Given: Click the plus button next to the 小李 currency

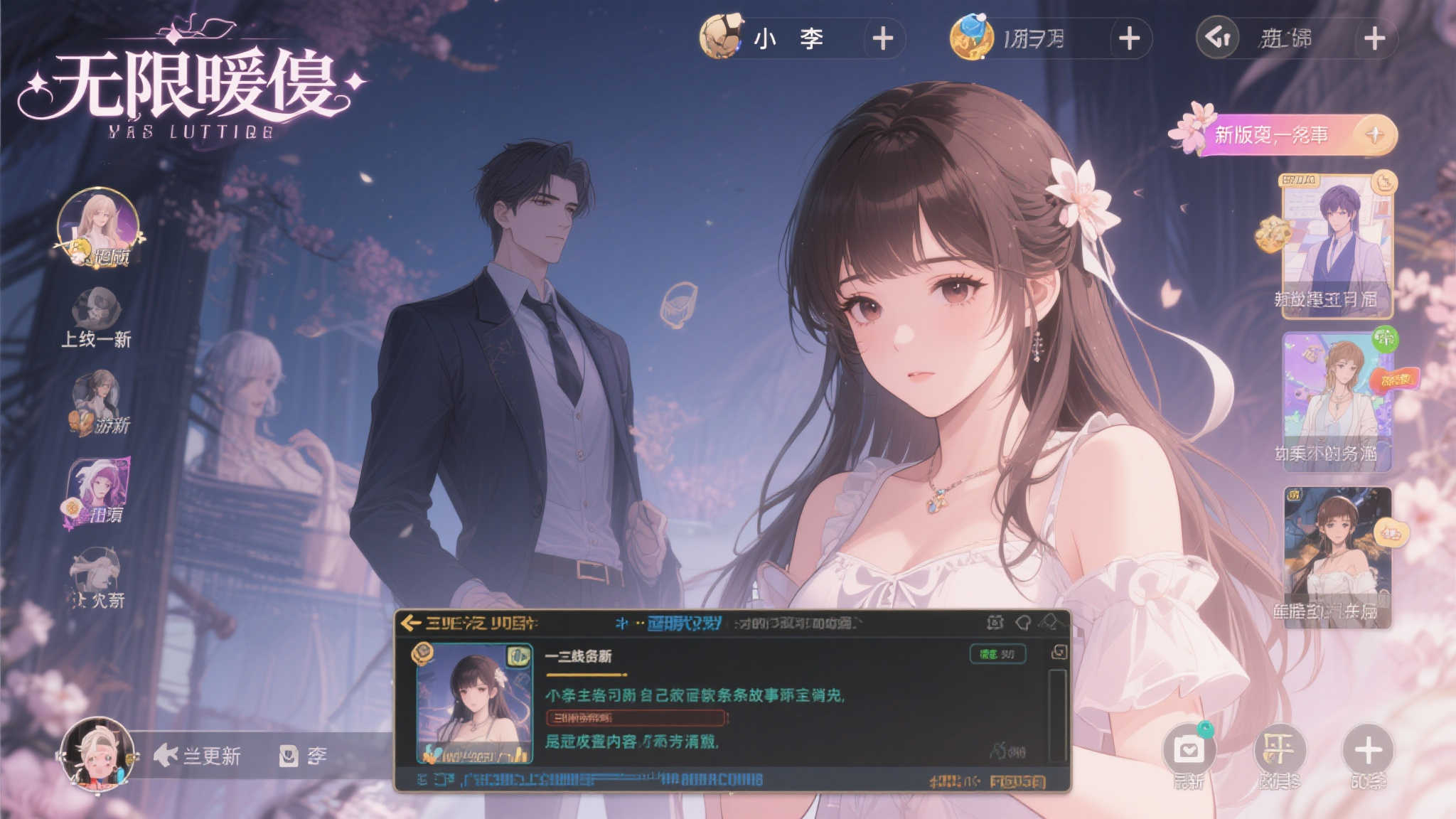Looking at the screenshot, I should [x=882, y=41].
